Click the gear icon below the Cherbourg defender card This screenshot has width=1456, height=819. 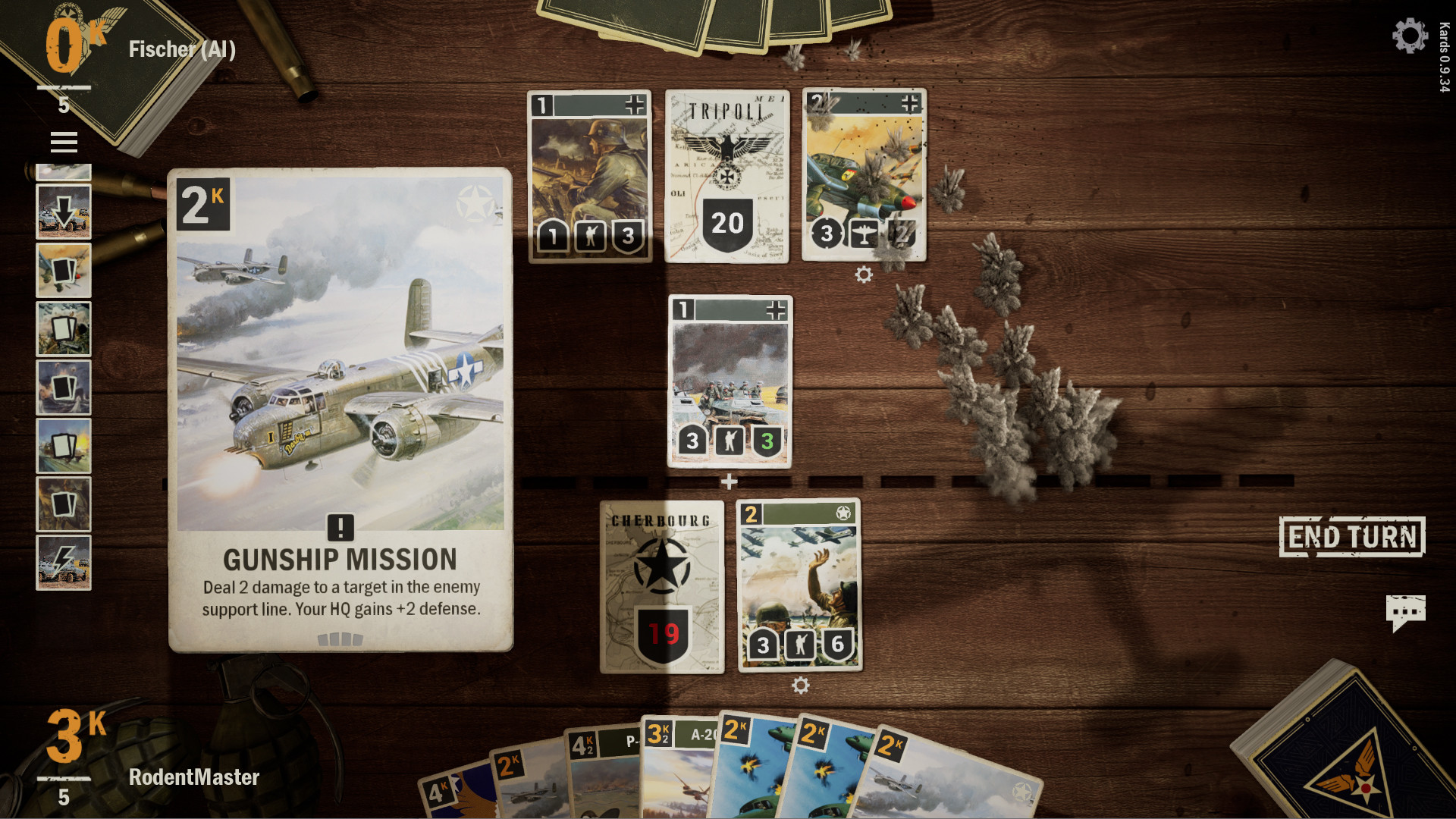800,685
